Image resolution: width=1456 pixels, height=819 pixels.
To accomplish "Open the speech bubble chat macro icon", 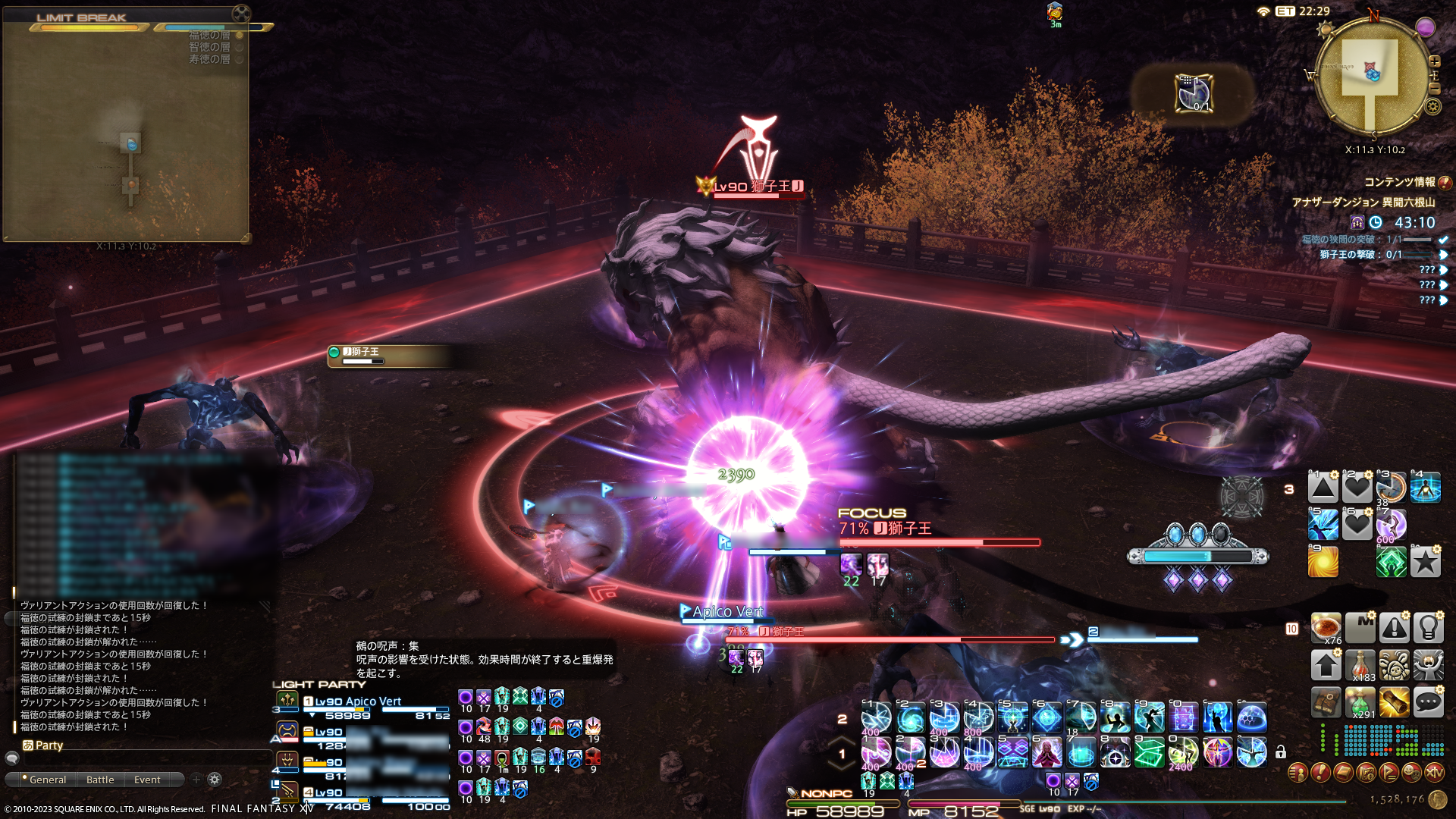I will click(1428, 703).
